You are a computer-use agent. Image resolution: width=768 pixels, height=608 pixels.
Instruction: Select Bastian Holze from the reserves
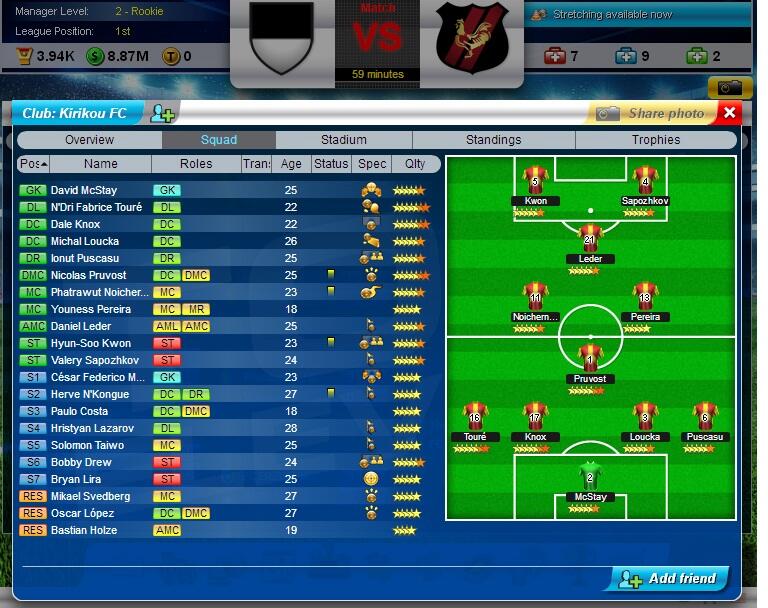pyautogui.click(x=84, y=530)
